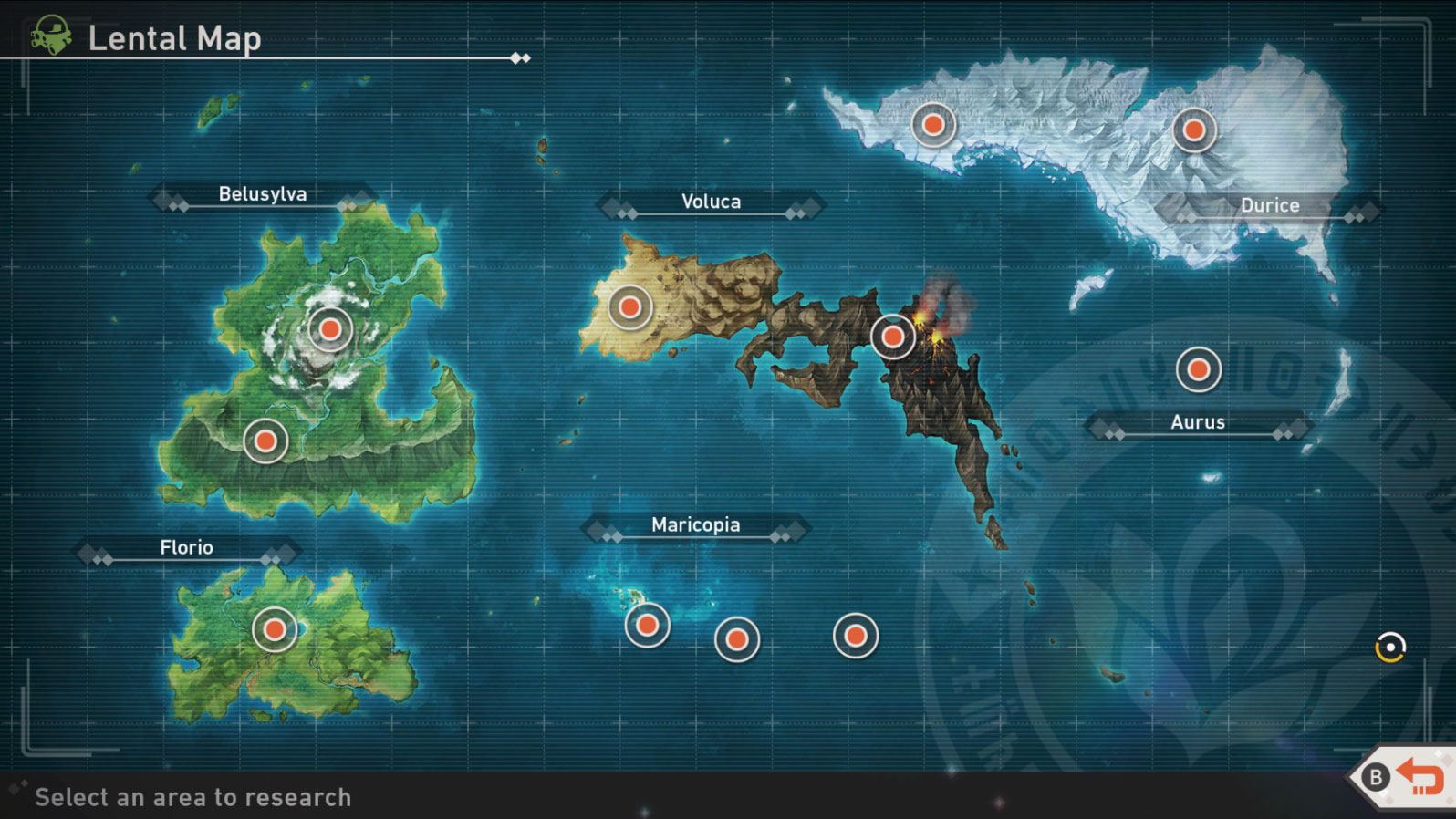Screen dimensions: 1456x819
Task: Select the Florio island area marker
Action: (x=275, y=629)
